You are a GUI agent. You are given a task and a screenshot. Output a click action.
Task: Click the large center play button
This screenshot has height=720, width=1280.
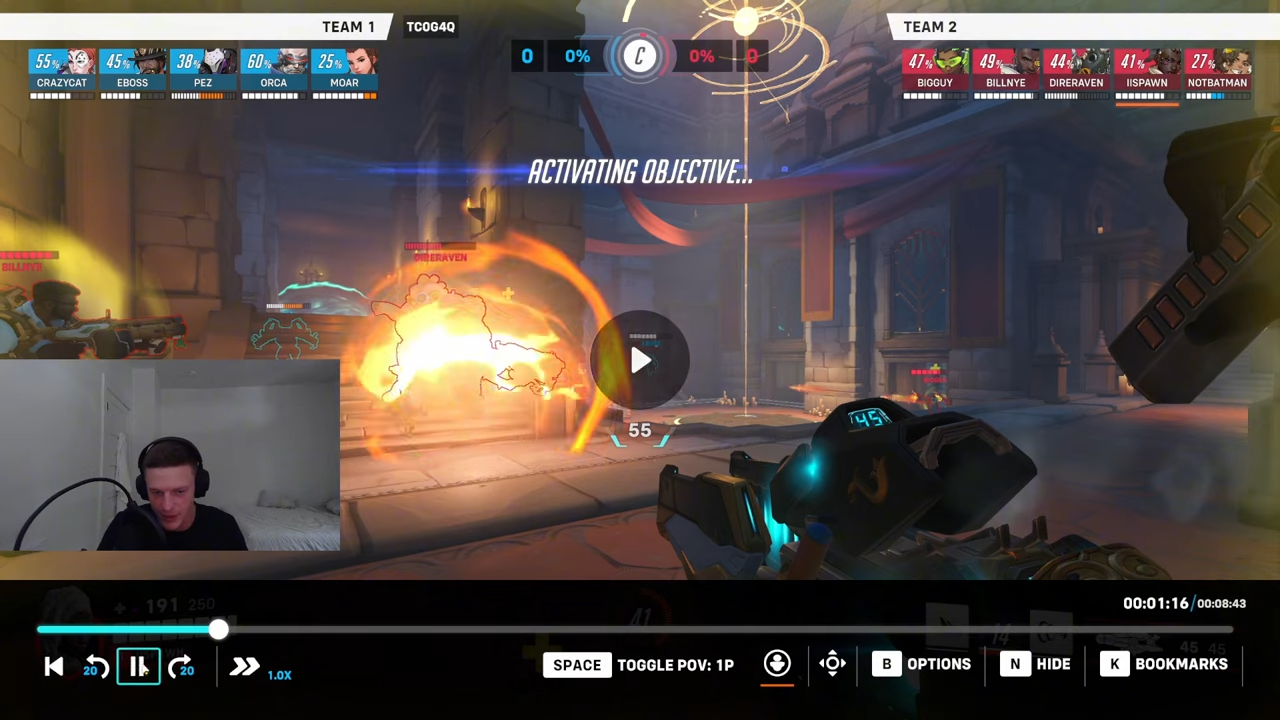point(640,361)
